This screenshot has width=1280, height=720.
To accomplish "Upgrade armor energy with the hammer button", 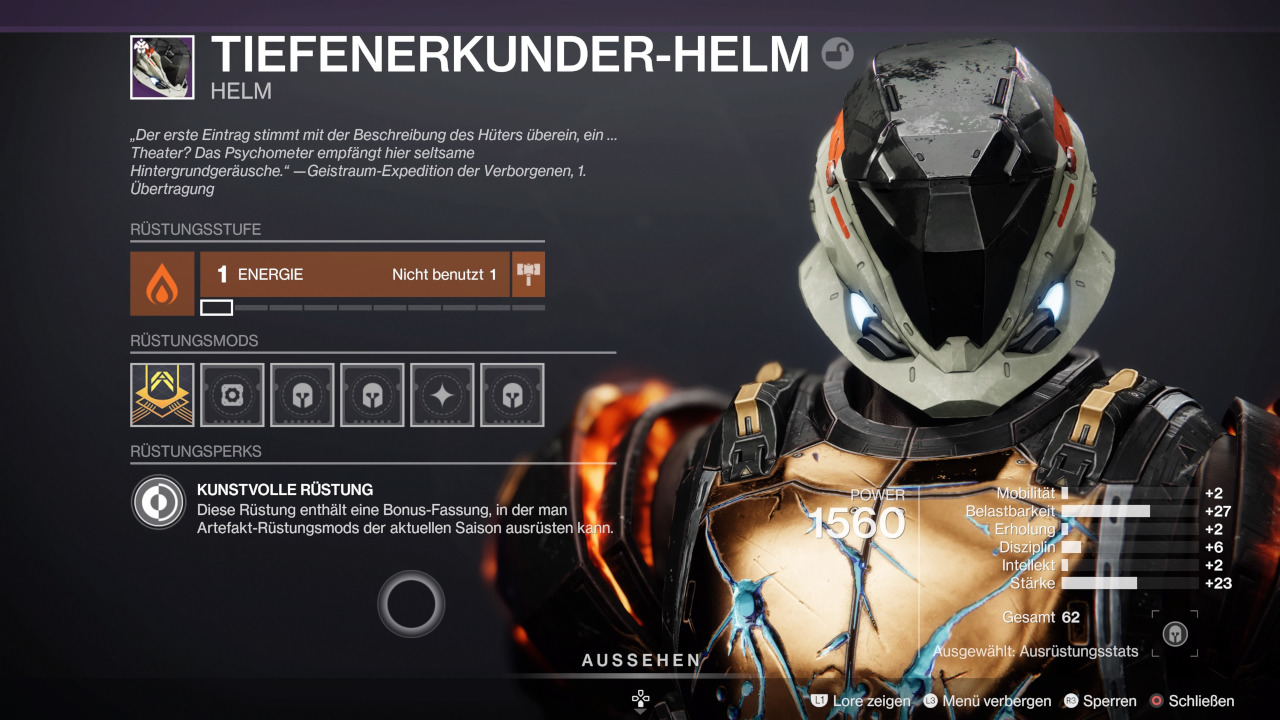I will pos(528,274).
